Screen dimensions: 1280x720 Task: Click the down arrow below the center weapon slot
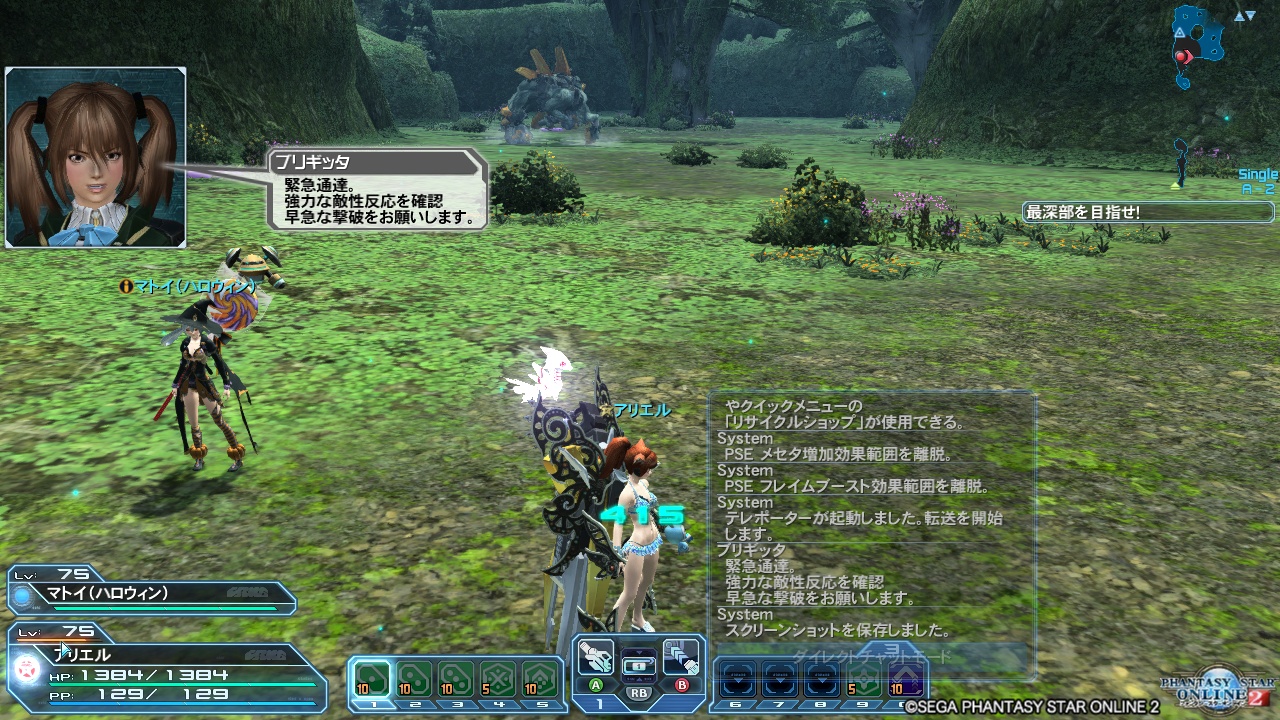(x=638, y=681)
